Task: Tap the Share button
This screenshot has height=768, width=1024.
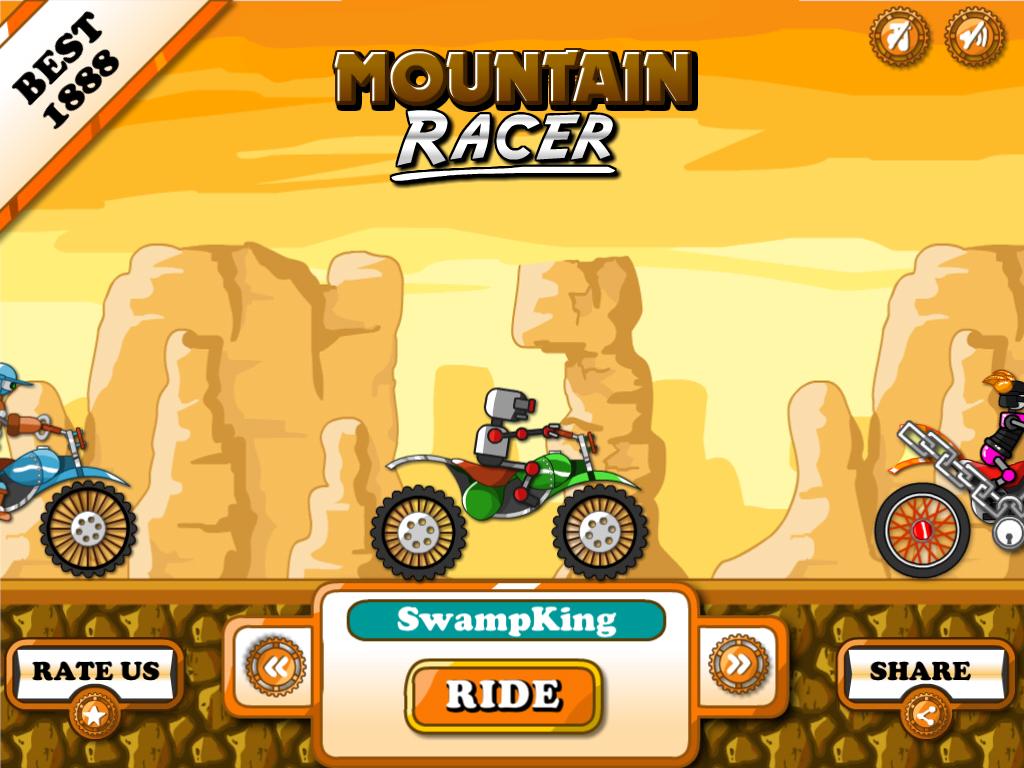Action: coord(920,671)
